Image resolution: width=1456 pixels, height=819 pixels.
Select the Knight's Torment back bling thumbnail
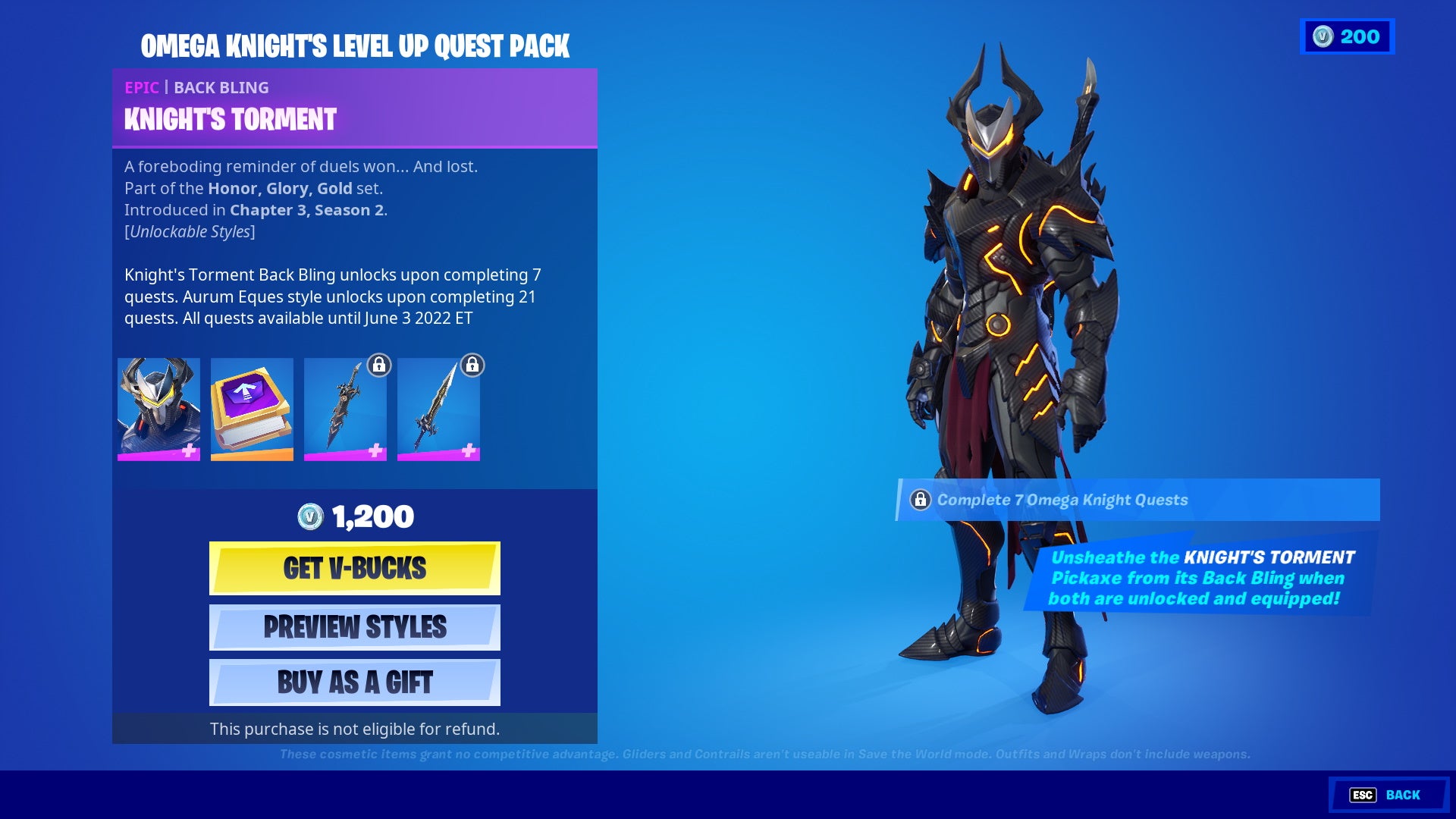tap(158, 409)
